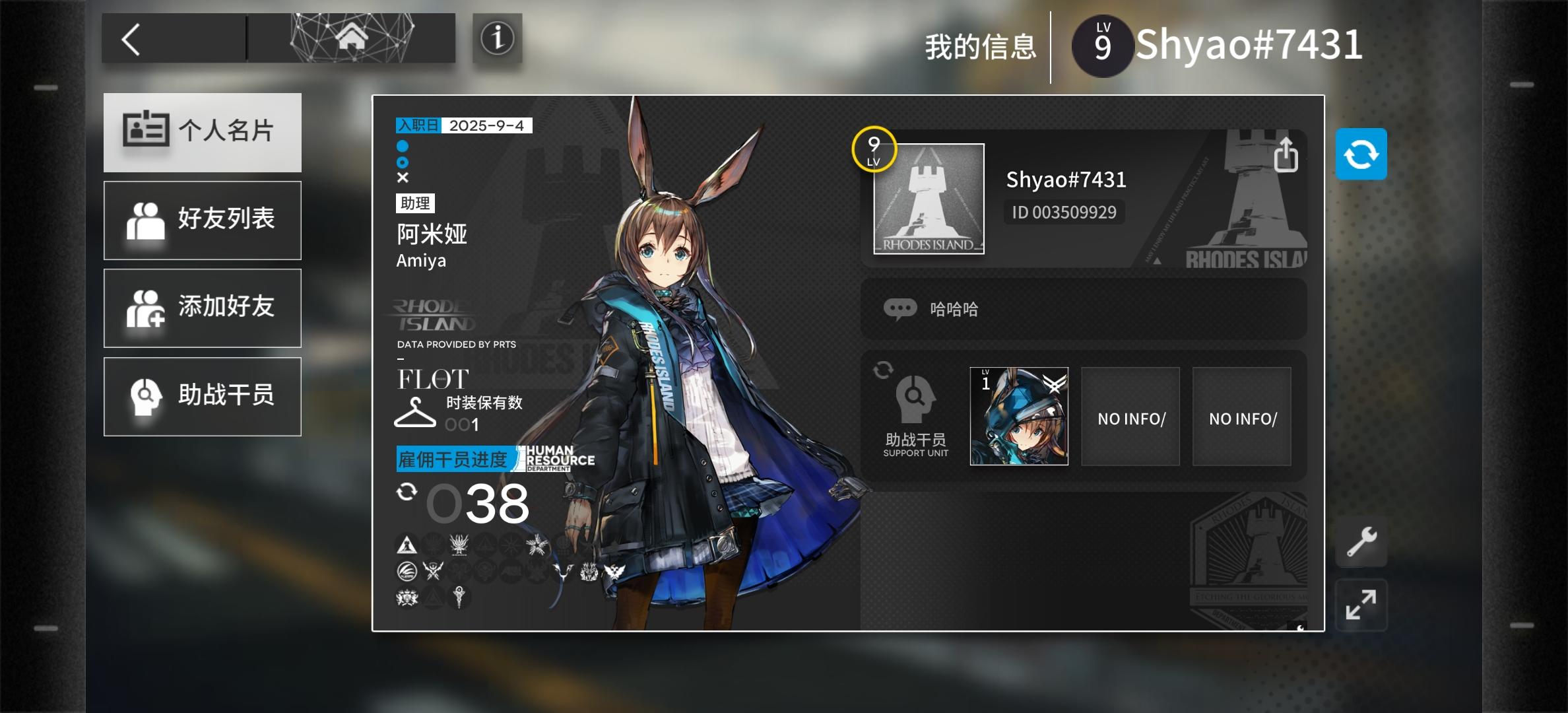The image size is (1568, 713).
Task: Copy the ID 003509929 field
Action: pyautogui.click(x=1064, y=213)
